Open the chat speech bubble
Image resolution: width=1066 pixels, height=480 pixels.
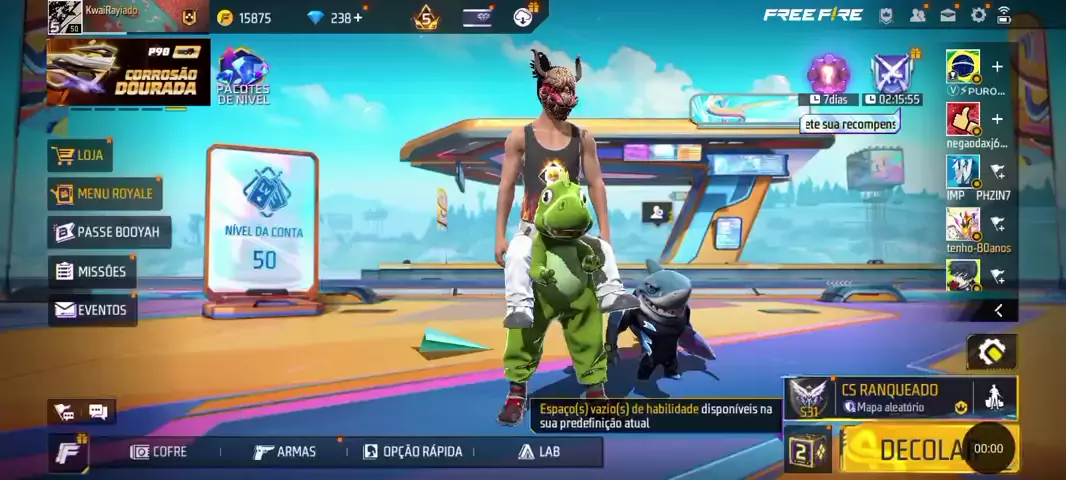(98, 411)
